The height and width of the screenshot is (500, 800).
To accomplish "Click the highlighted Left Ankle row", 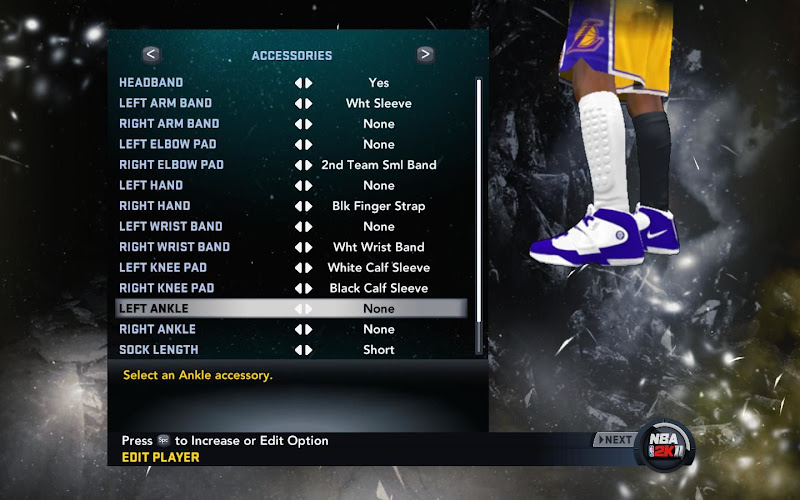I will 290,308.
